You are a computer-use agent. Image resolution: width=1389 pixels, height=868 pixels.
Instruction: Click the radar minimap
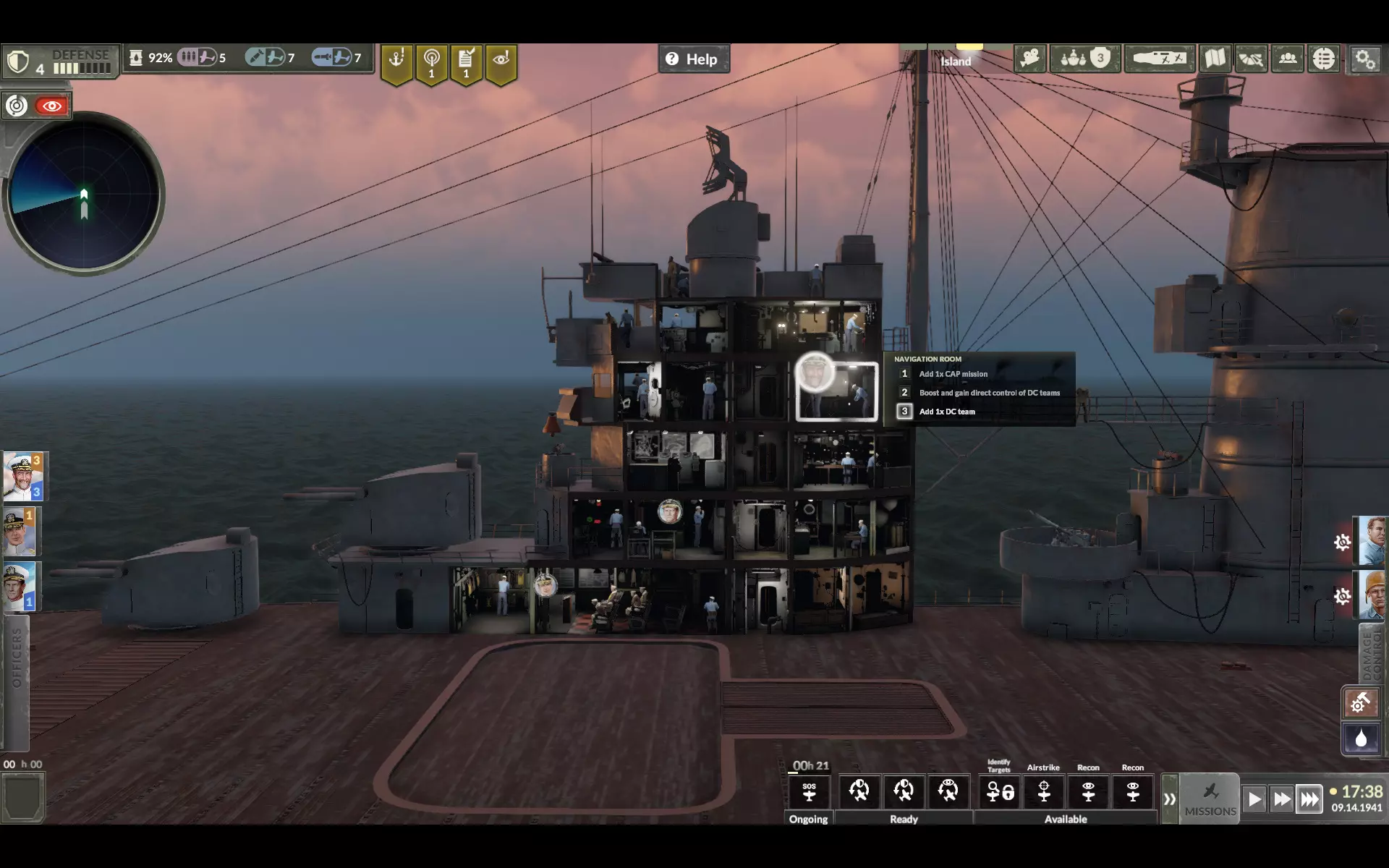coord(84,194)
